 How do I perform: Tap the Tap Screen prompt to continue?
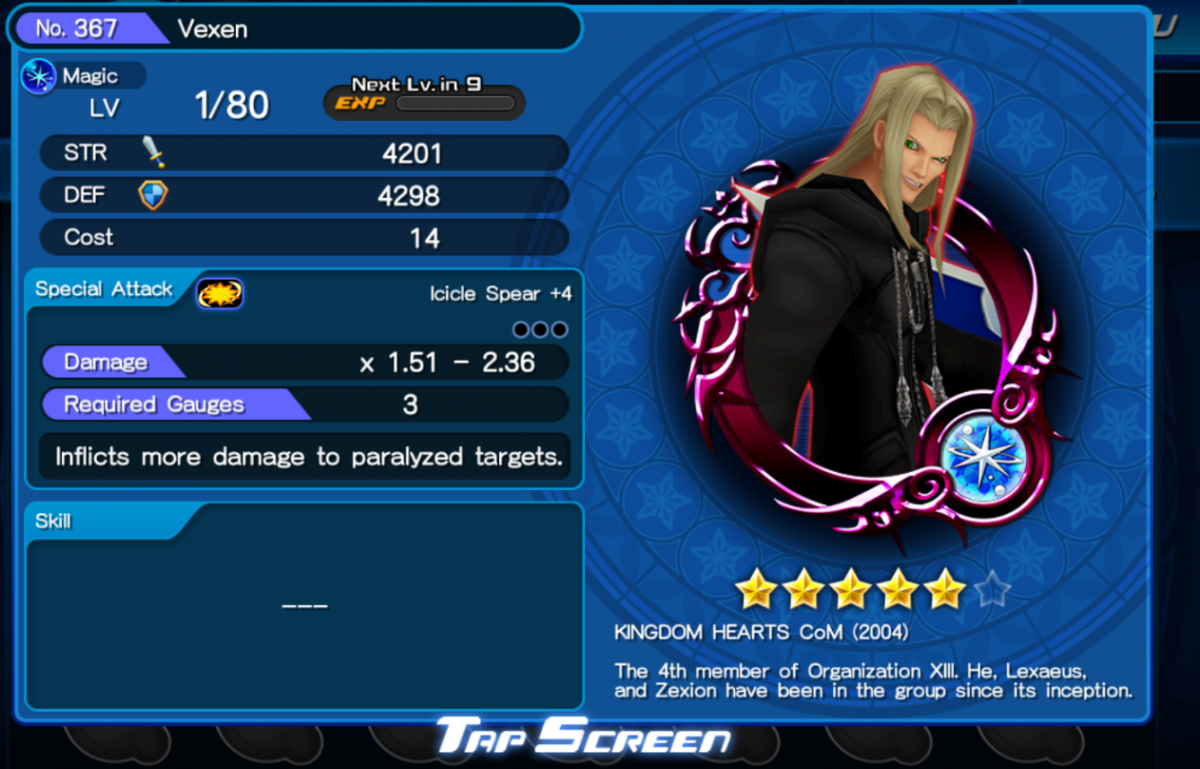[583, 739]
